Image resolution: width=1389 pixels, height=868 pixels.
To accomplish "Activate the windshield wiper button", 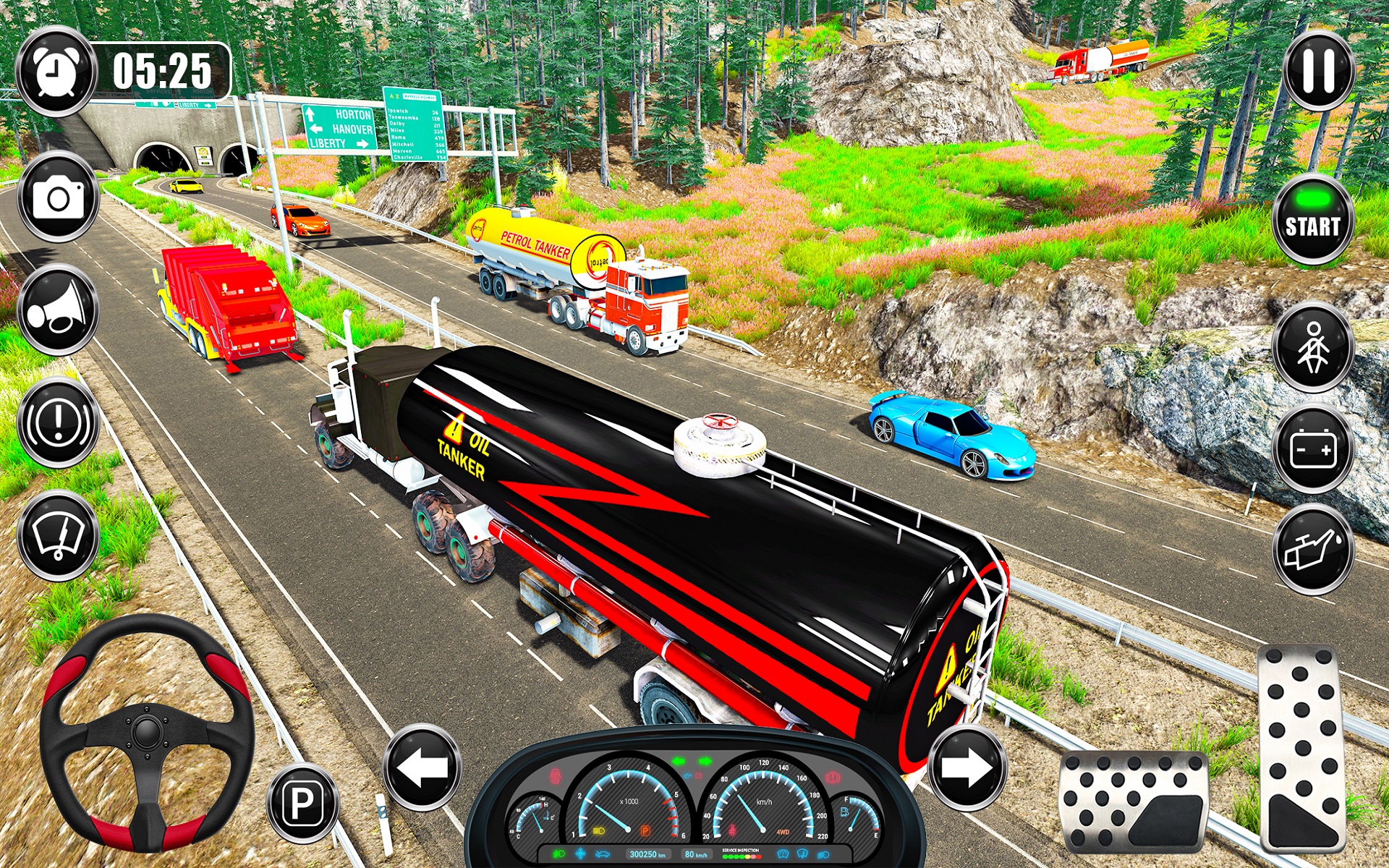I will pyautogui.click(x=58, y=536).
